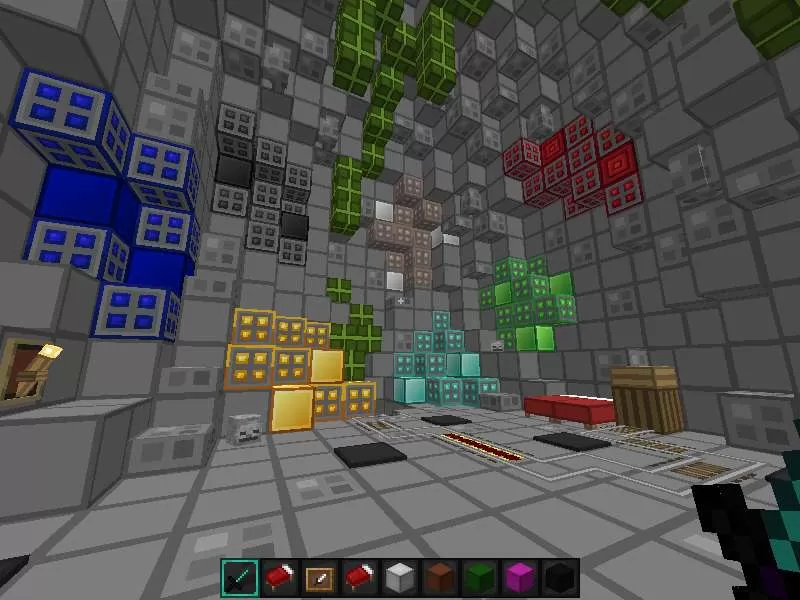800x600 pixels.
Task: Select the black block hotbar slot
Action: tap(559, 577)
